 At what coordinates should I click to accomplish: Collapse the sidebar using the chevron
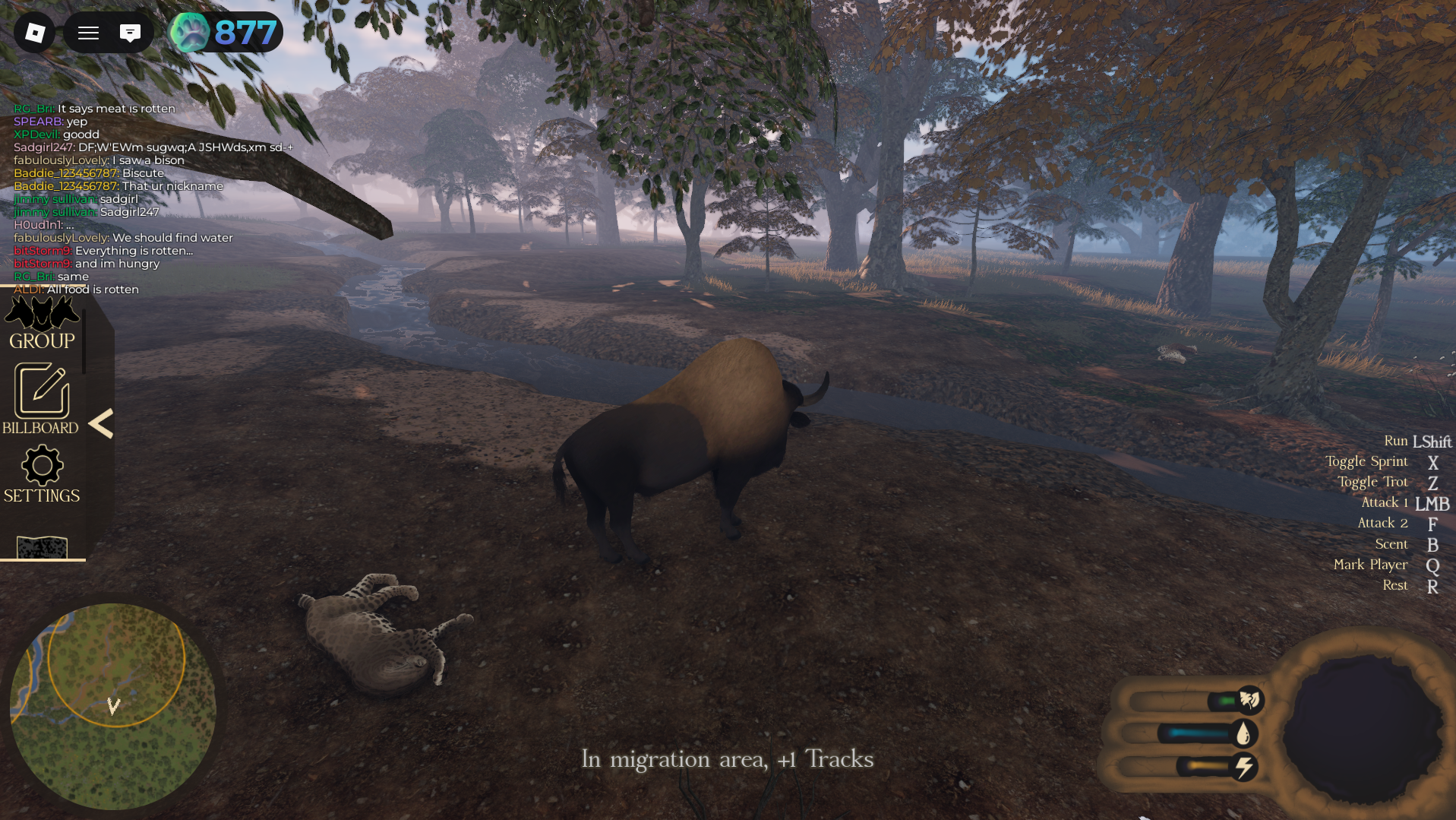103,424
